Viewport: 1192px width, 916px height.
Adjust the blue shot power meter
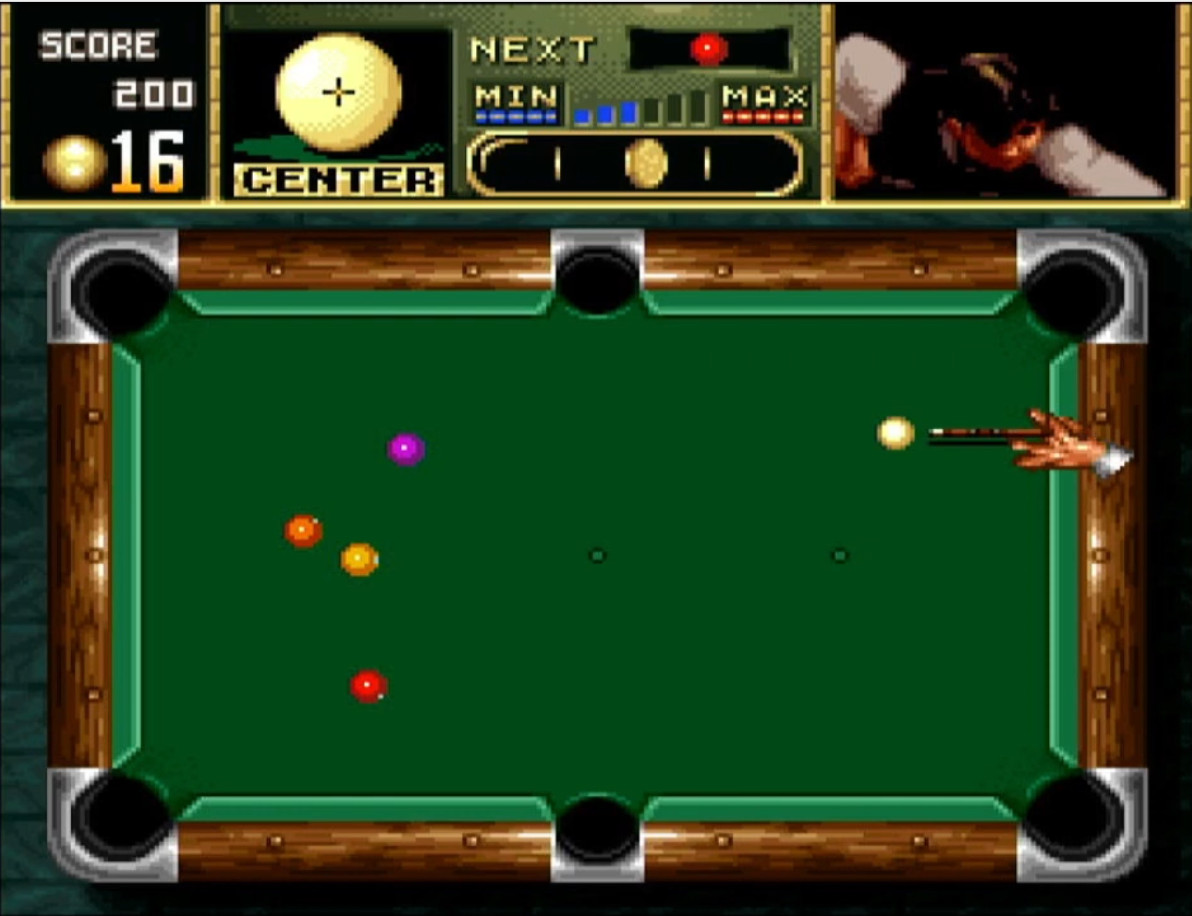click(x=641, y=108)
